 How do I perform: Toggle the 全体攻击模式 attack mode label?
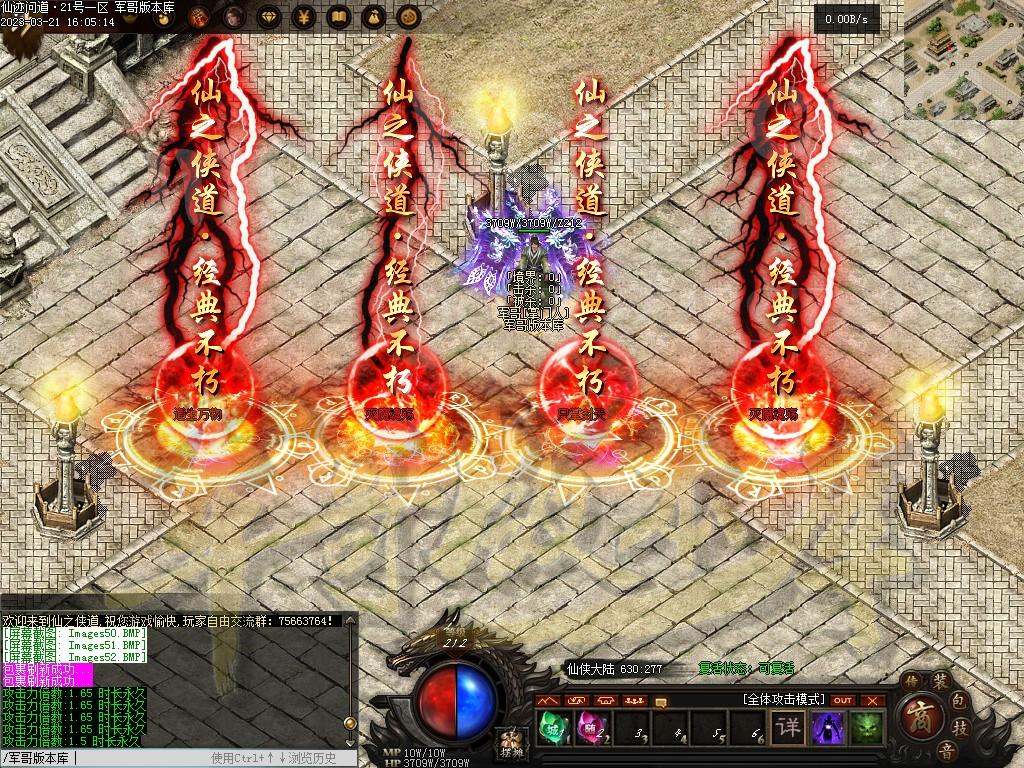pos(783,700)
